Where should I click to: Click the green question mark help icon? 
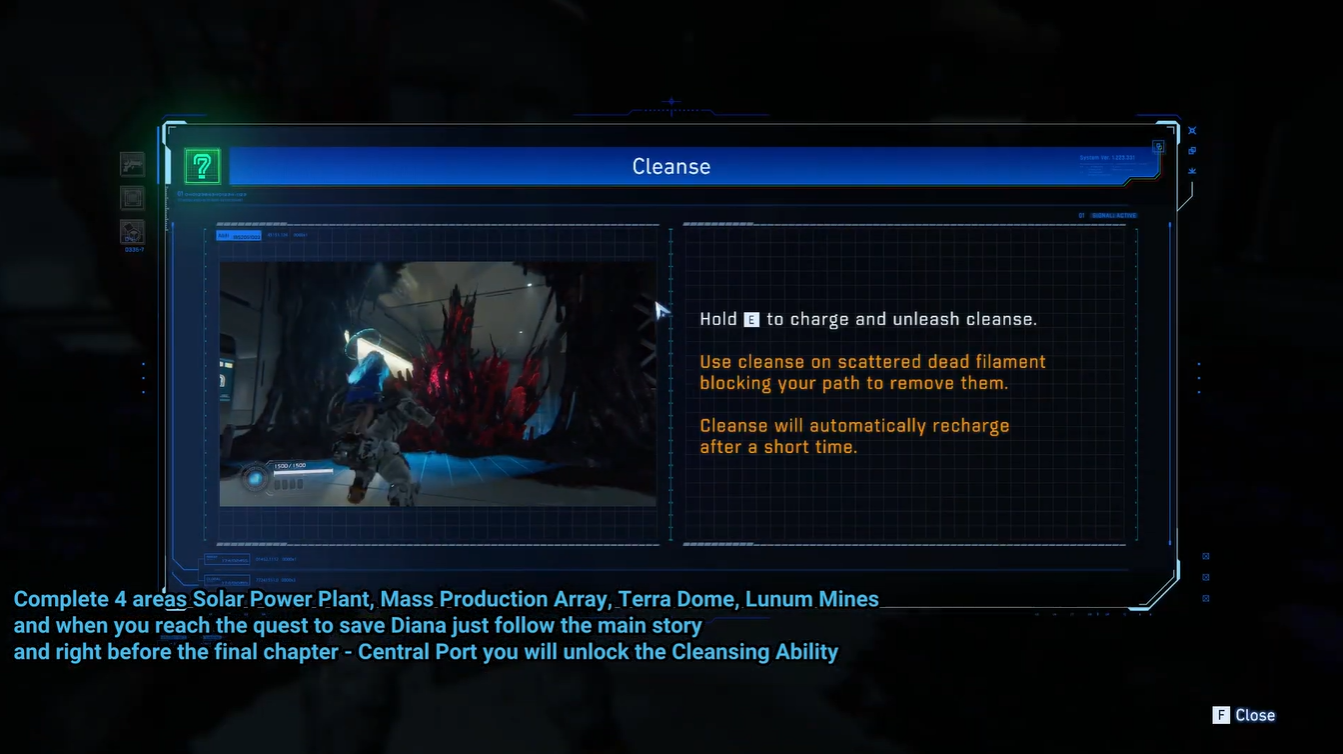(200, 166)
